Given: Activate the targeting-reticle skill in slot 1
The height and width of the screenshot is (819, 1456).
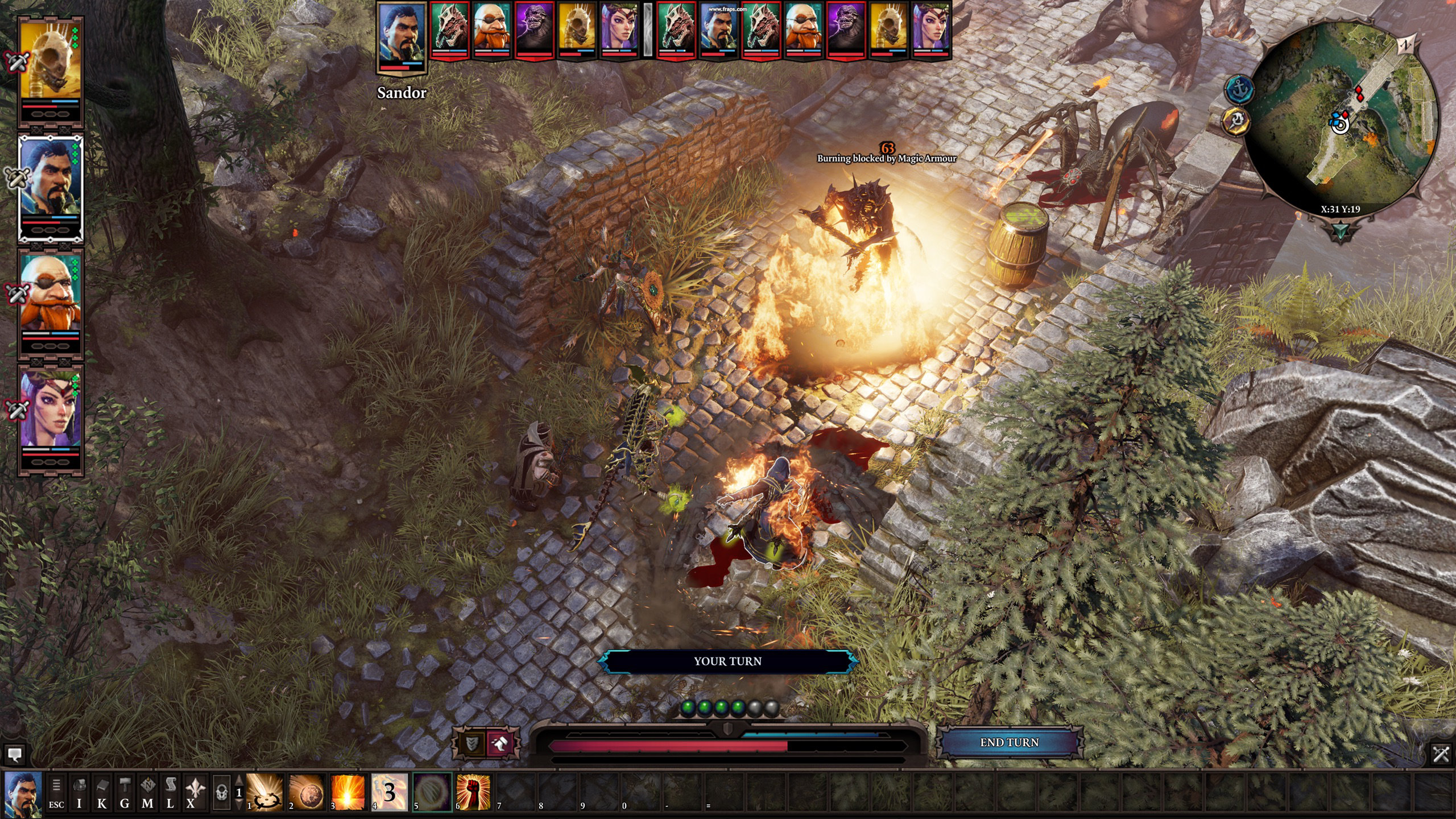Looking at the screenshot, I should coord(265,792).
